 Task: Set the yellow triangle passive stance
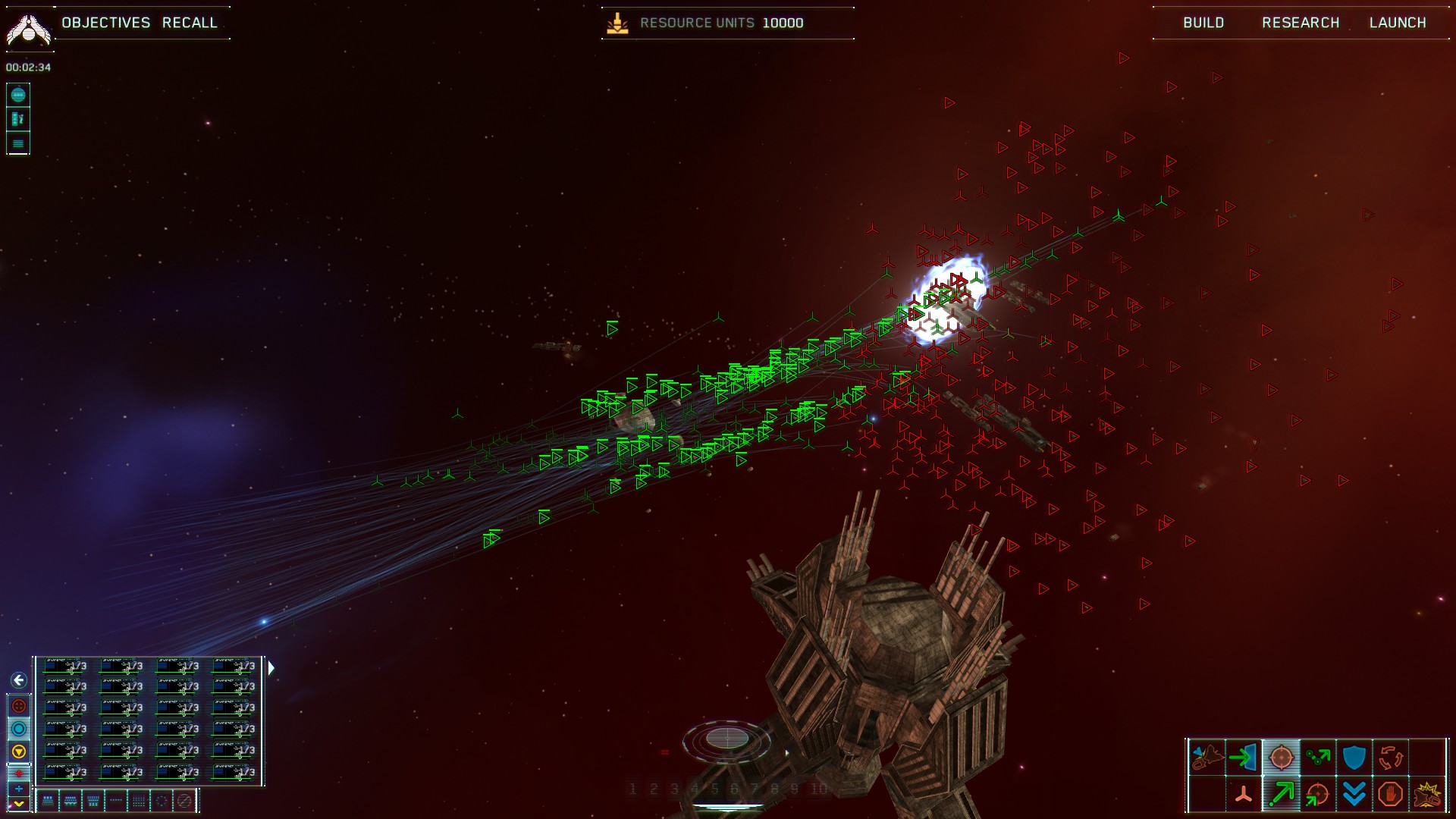pos(19,752)
